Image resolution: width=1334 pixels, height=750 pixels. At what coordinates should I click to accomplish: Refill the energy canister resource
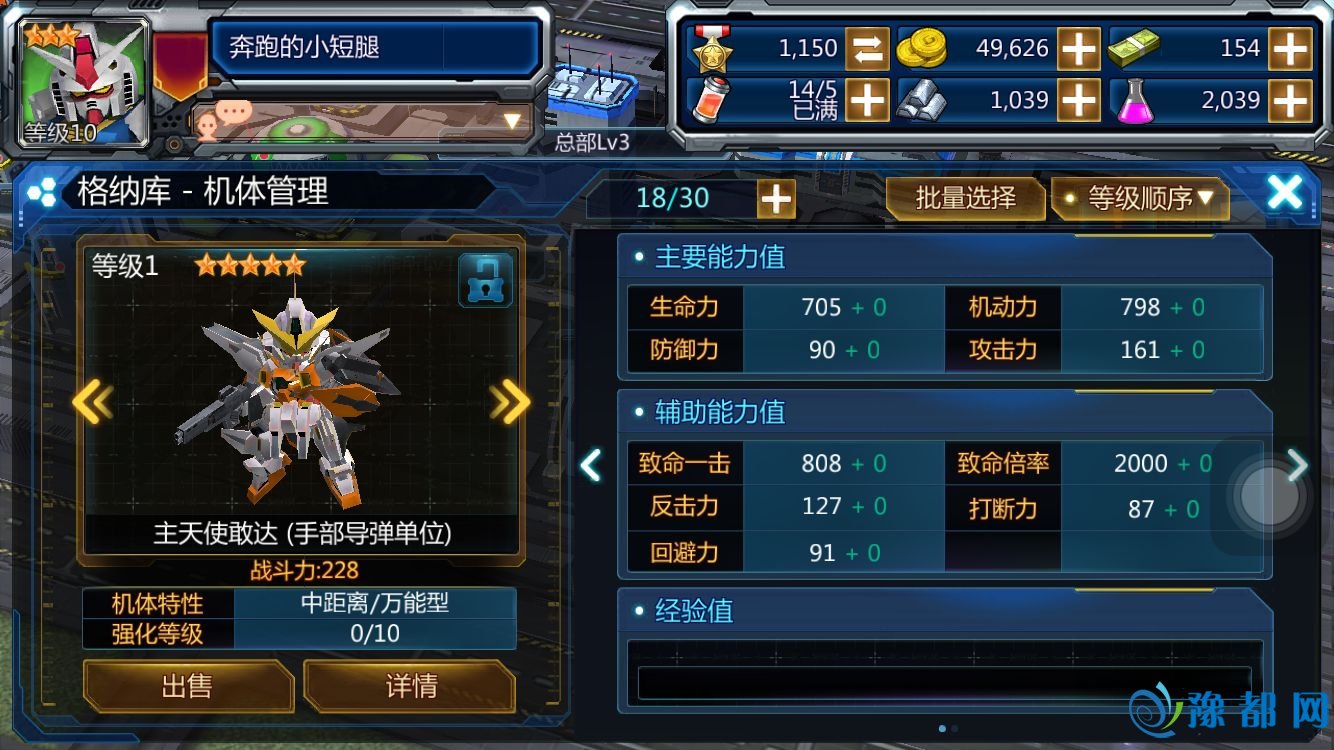tap(866, 99)
